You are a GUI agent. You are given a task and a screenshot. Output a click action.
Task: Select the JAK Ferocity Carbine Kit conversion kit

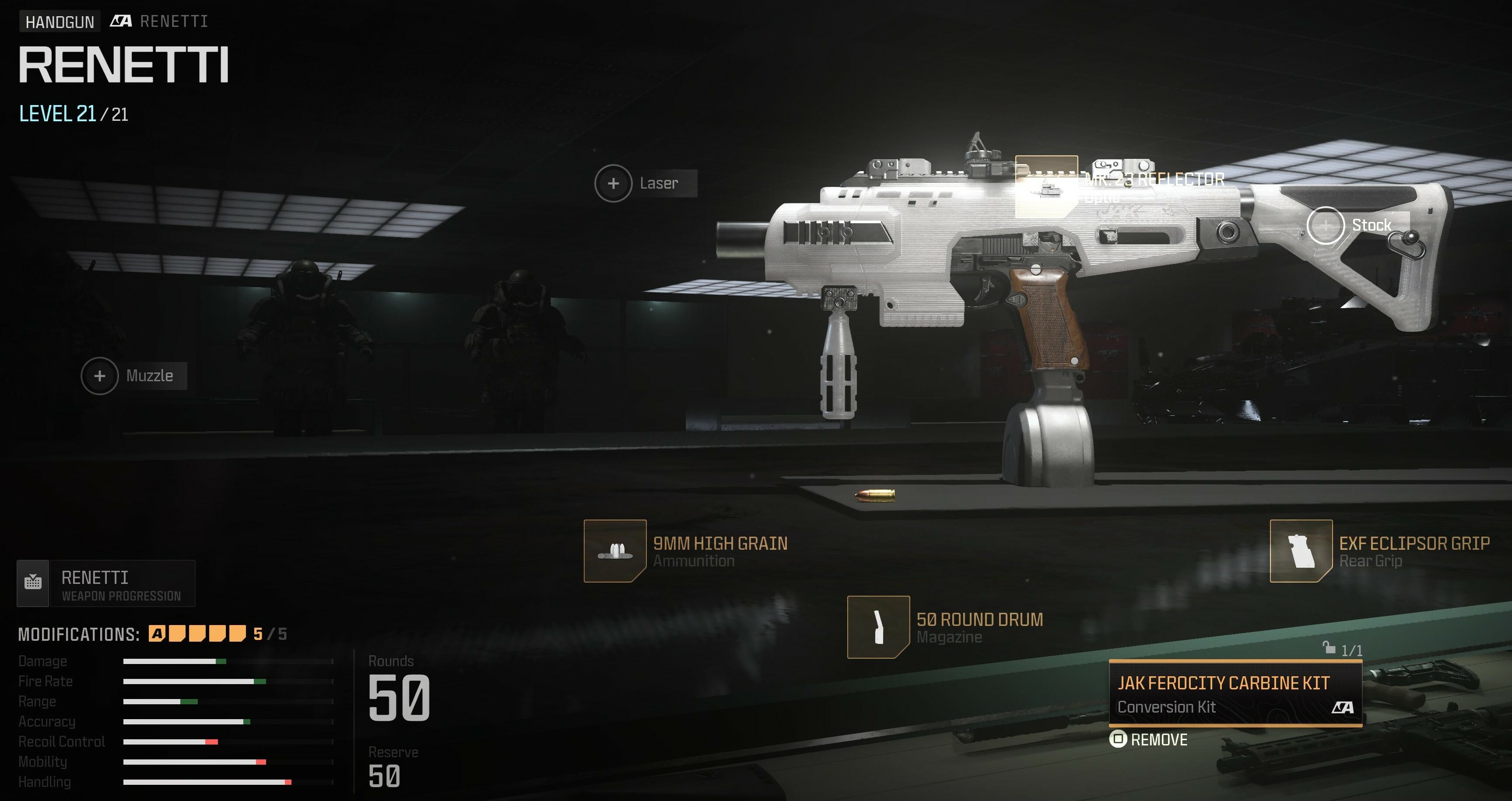pyautogui.click(x=1235, y=693)
